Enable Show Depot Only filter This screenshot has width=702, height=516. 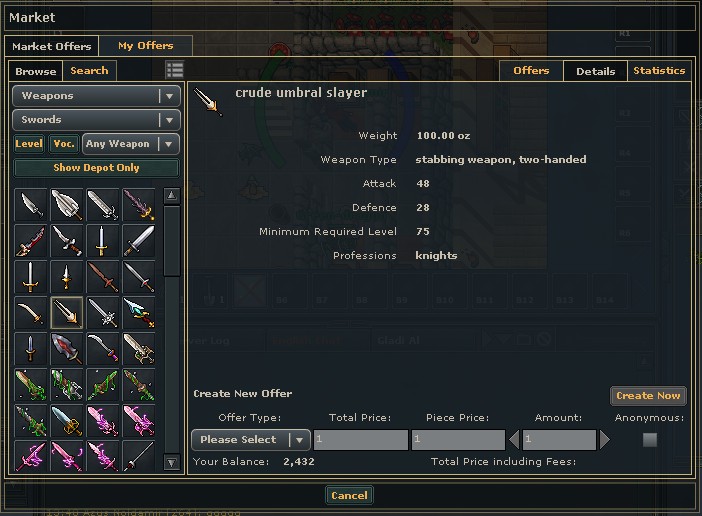tap(96, 168)
